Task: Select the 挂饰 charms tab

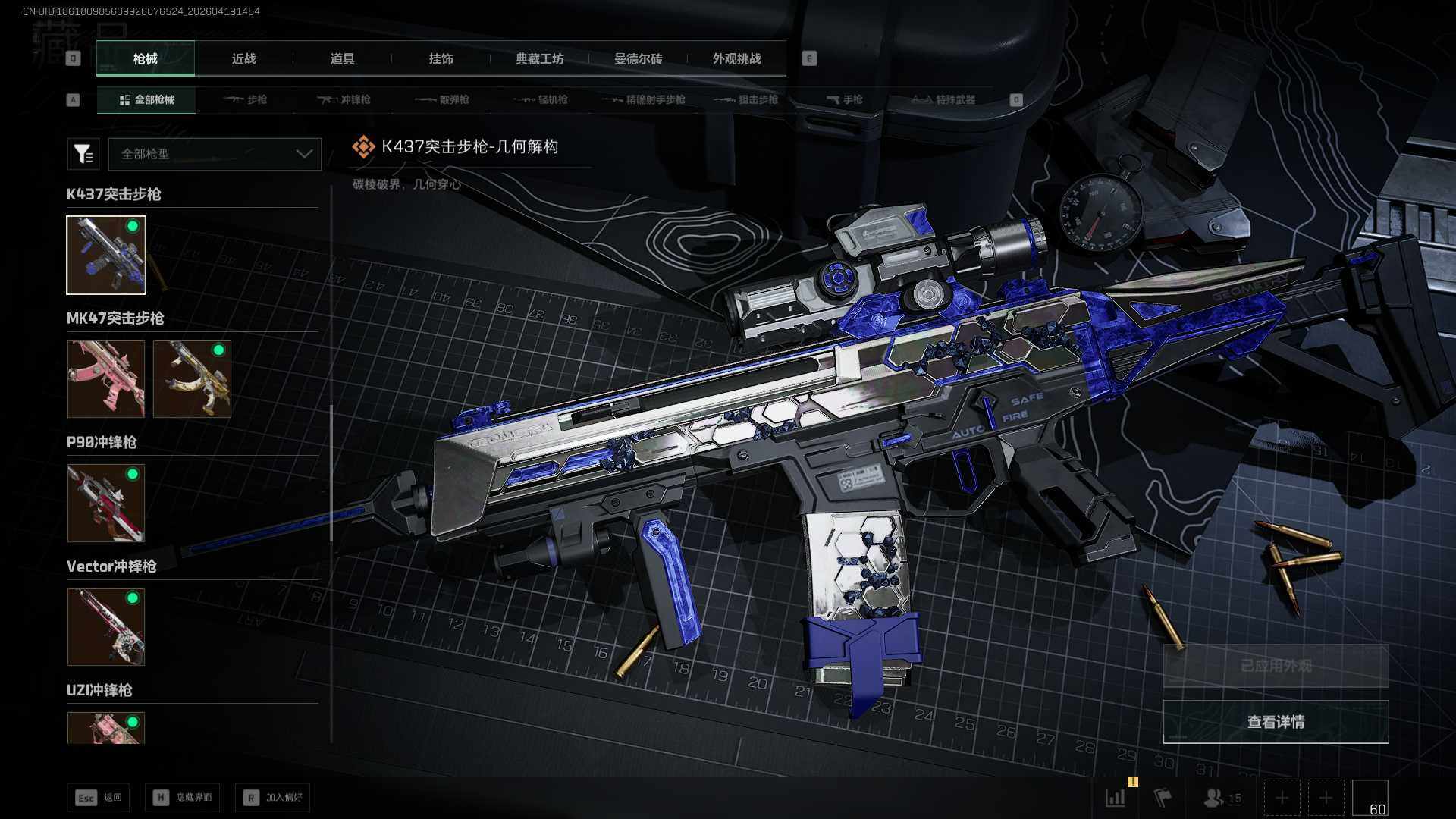Action: click(441, 58)
